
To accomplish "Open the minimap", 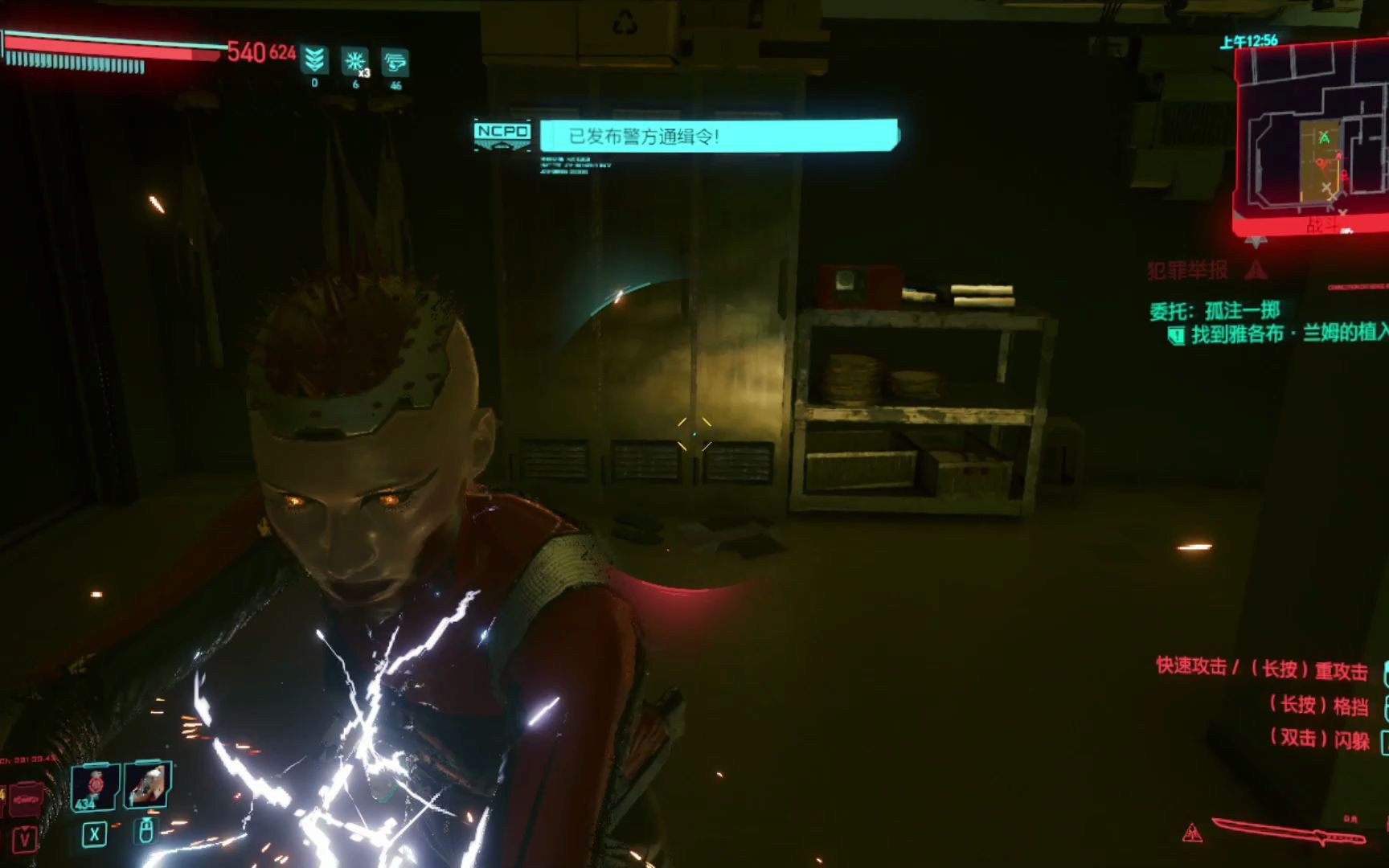I will (x=1312, y=137).
